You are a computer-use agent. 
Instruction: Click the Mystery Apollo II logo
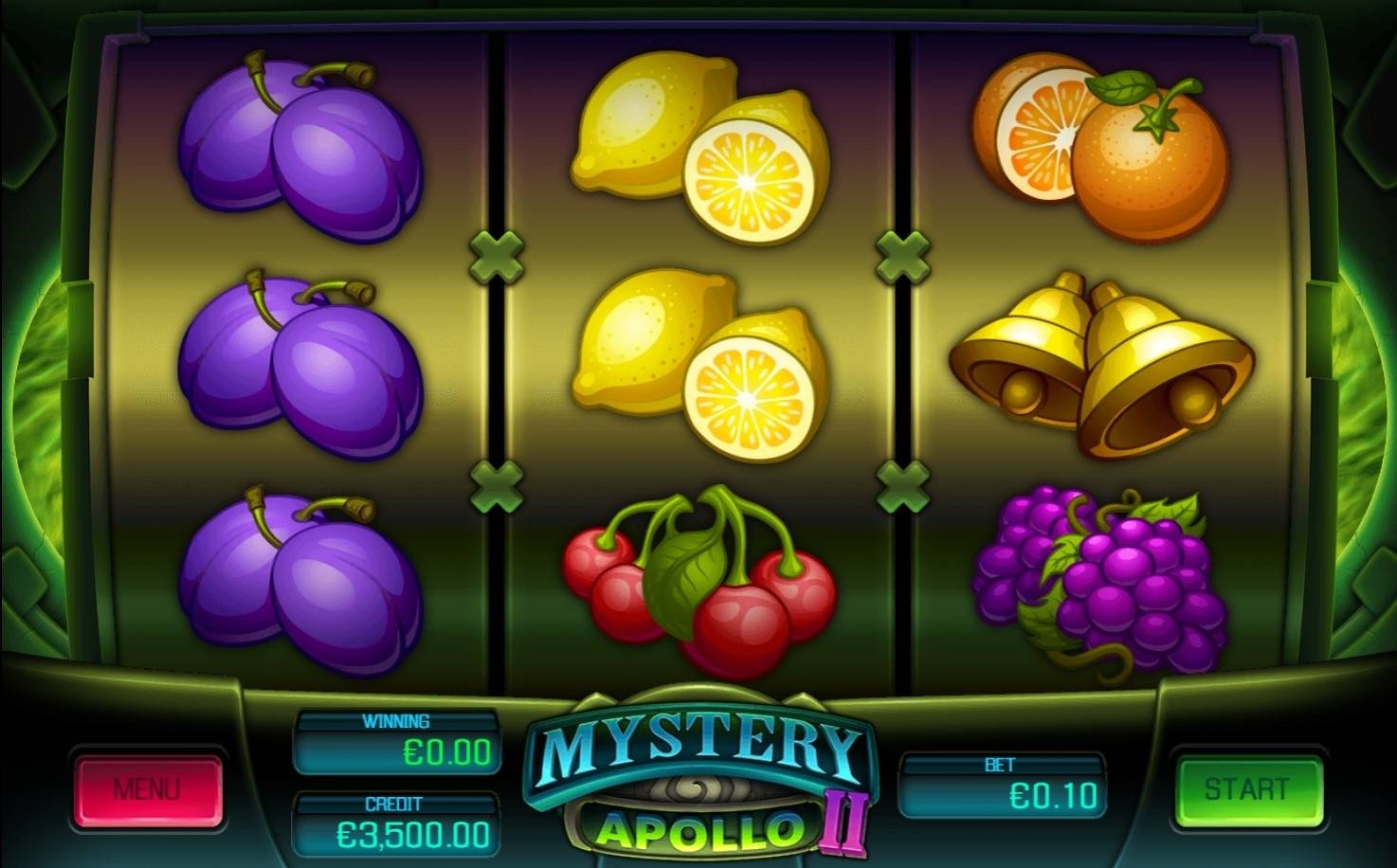698,782
